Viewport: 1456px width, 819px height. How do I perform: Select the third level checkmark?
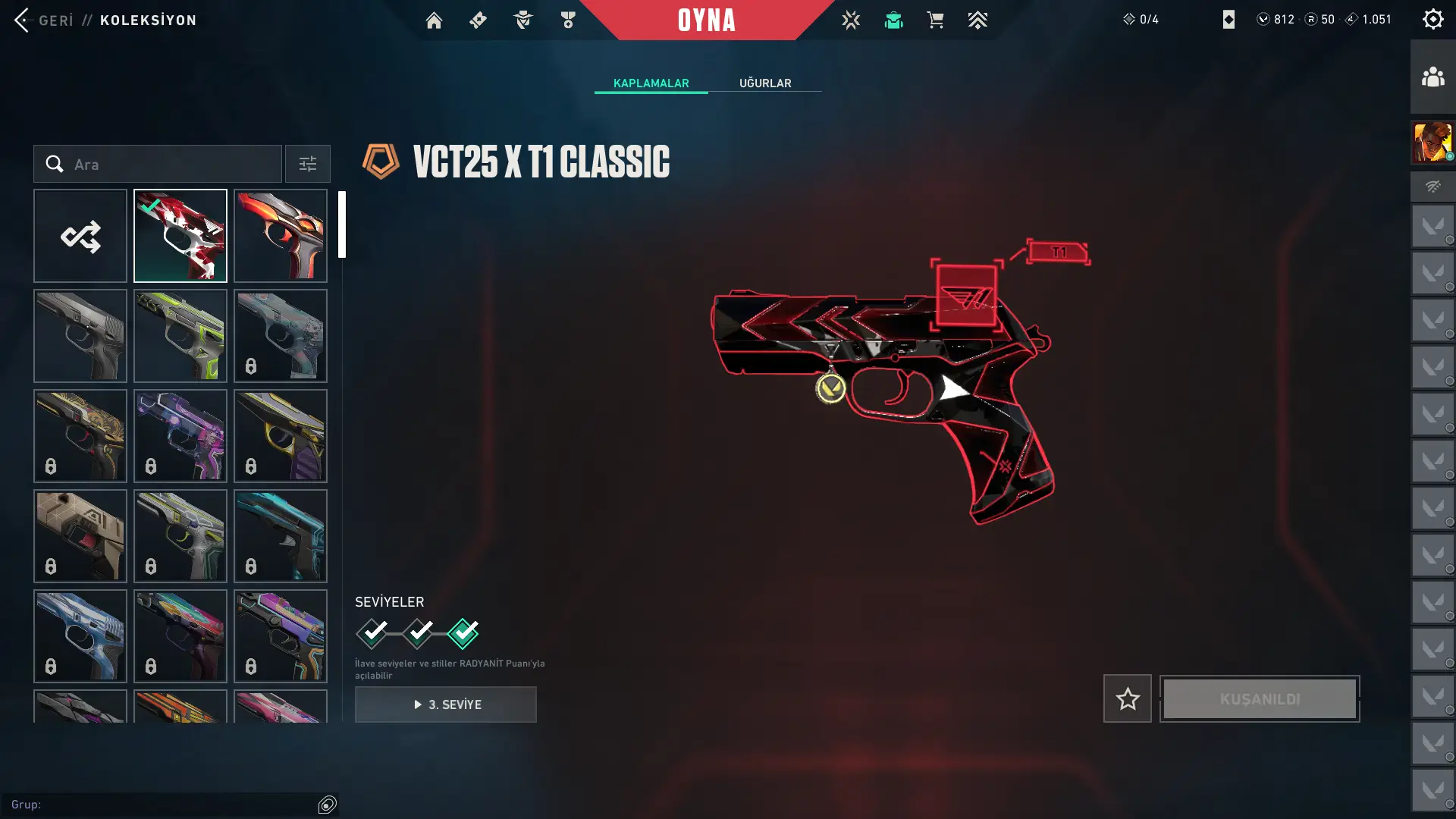[463, 633]
